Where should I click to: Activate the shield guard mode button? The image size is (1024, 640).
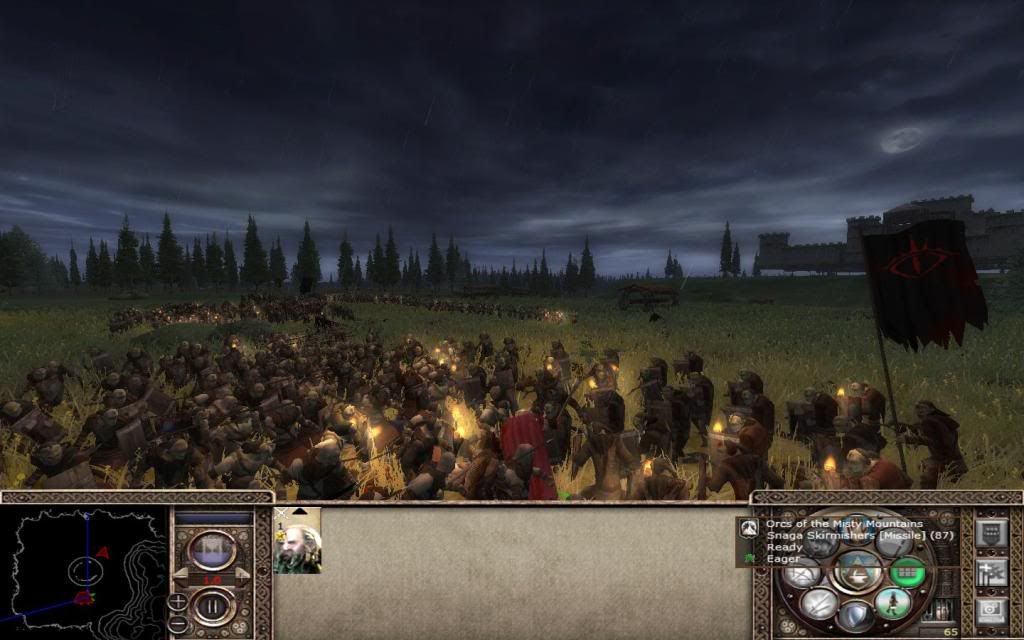[856, 616]
